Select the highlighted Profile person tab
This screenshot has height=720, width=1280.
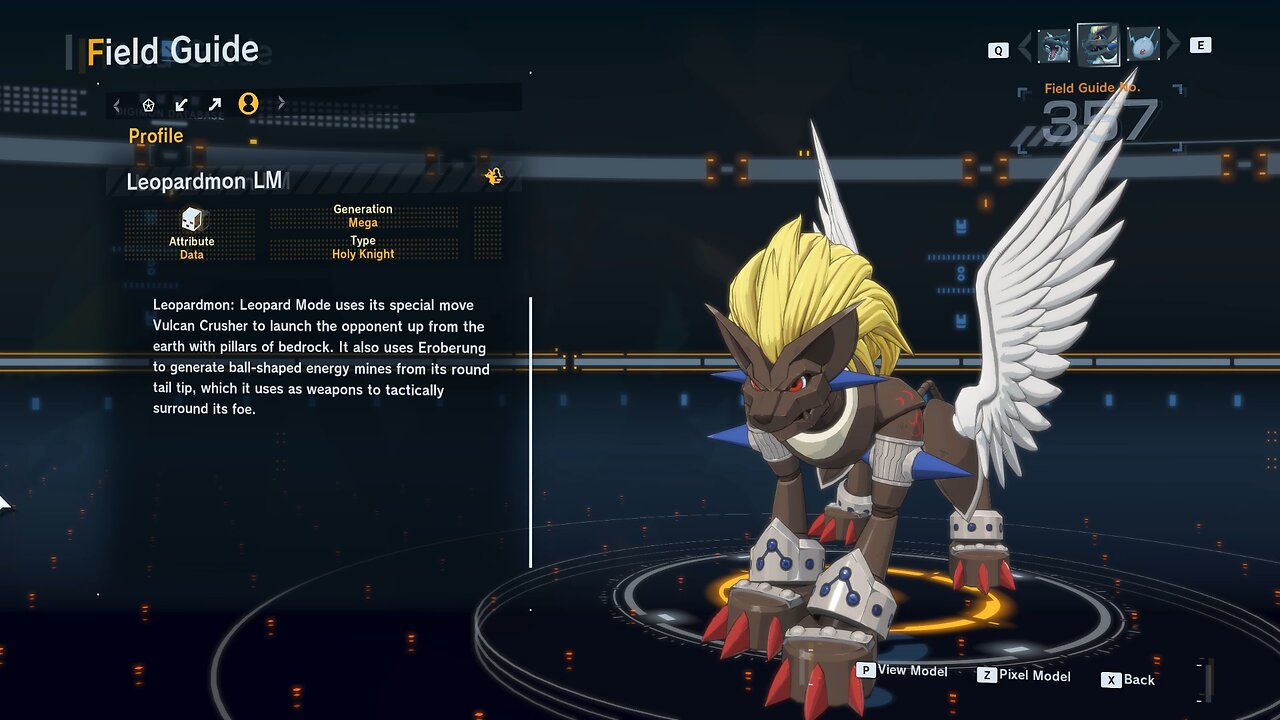[x=248, y=103]
